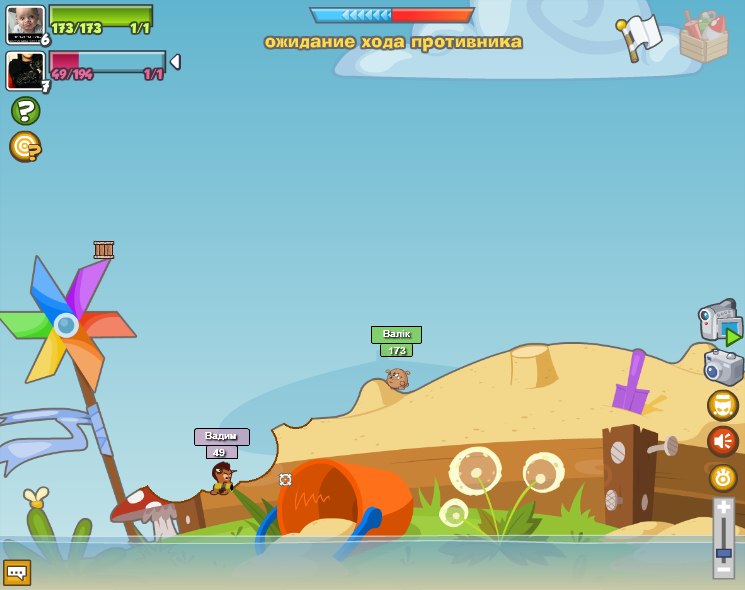Click the orange target hint button
This screenshot has height=590, width=745.
(24, 146)
